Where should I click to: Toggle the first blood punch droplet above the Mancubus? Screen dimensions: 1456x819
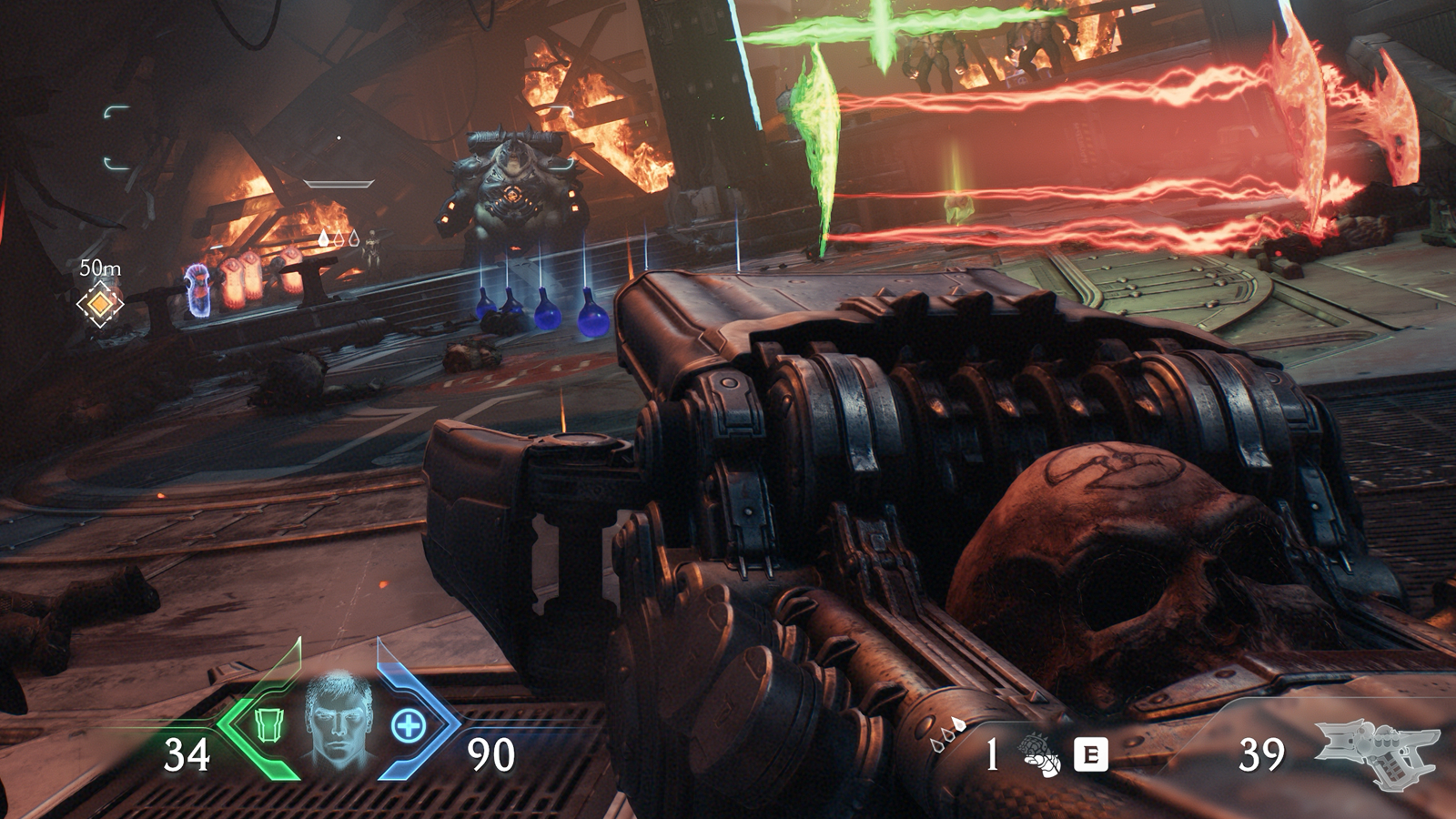[324, 238]
